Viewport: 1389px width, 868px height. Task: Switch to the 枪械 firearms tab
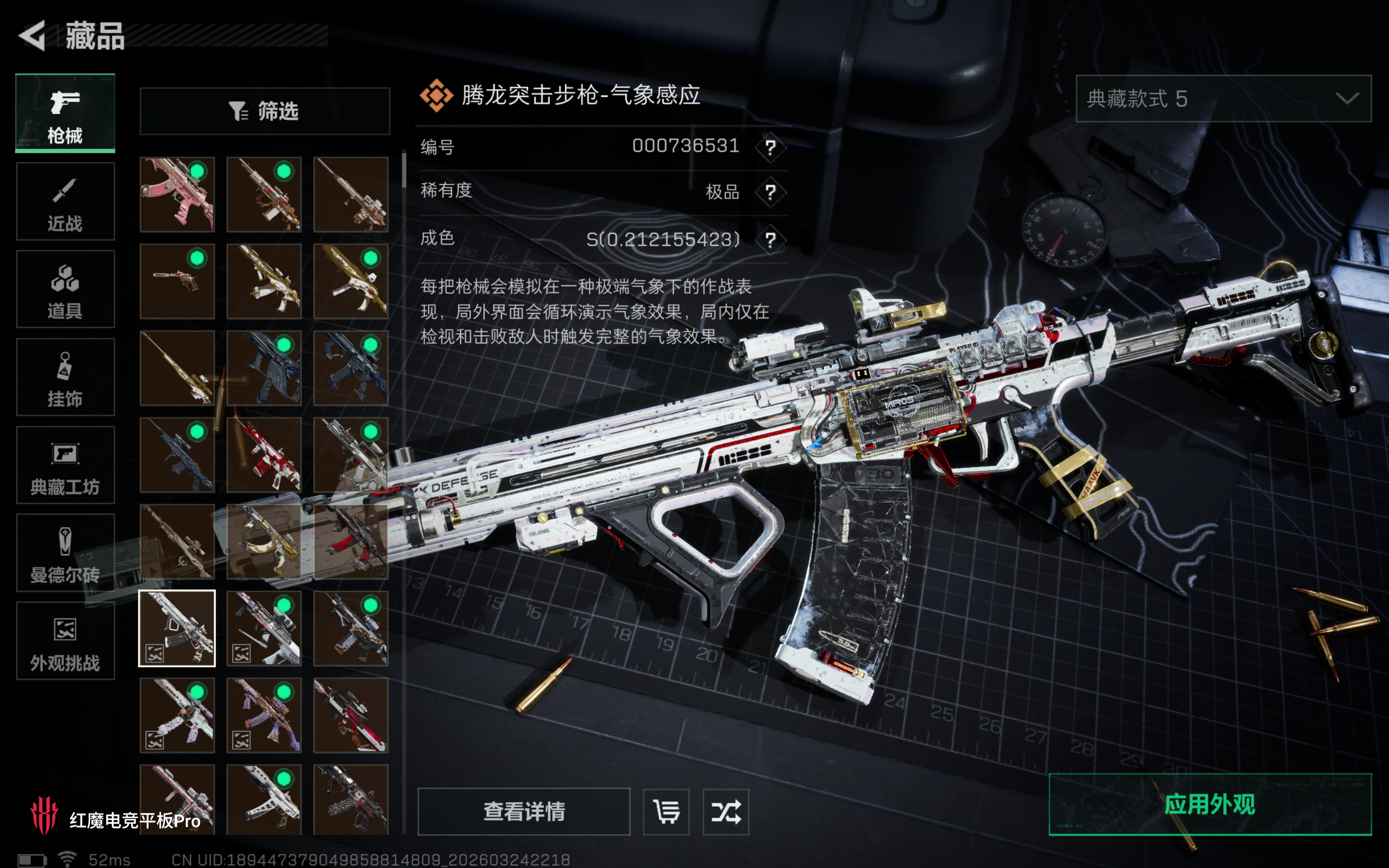click(65, 113)
